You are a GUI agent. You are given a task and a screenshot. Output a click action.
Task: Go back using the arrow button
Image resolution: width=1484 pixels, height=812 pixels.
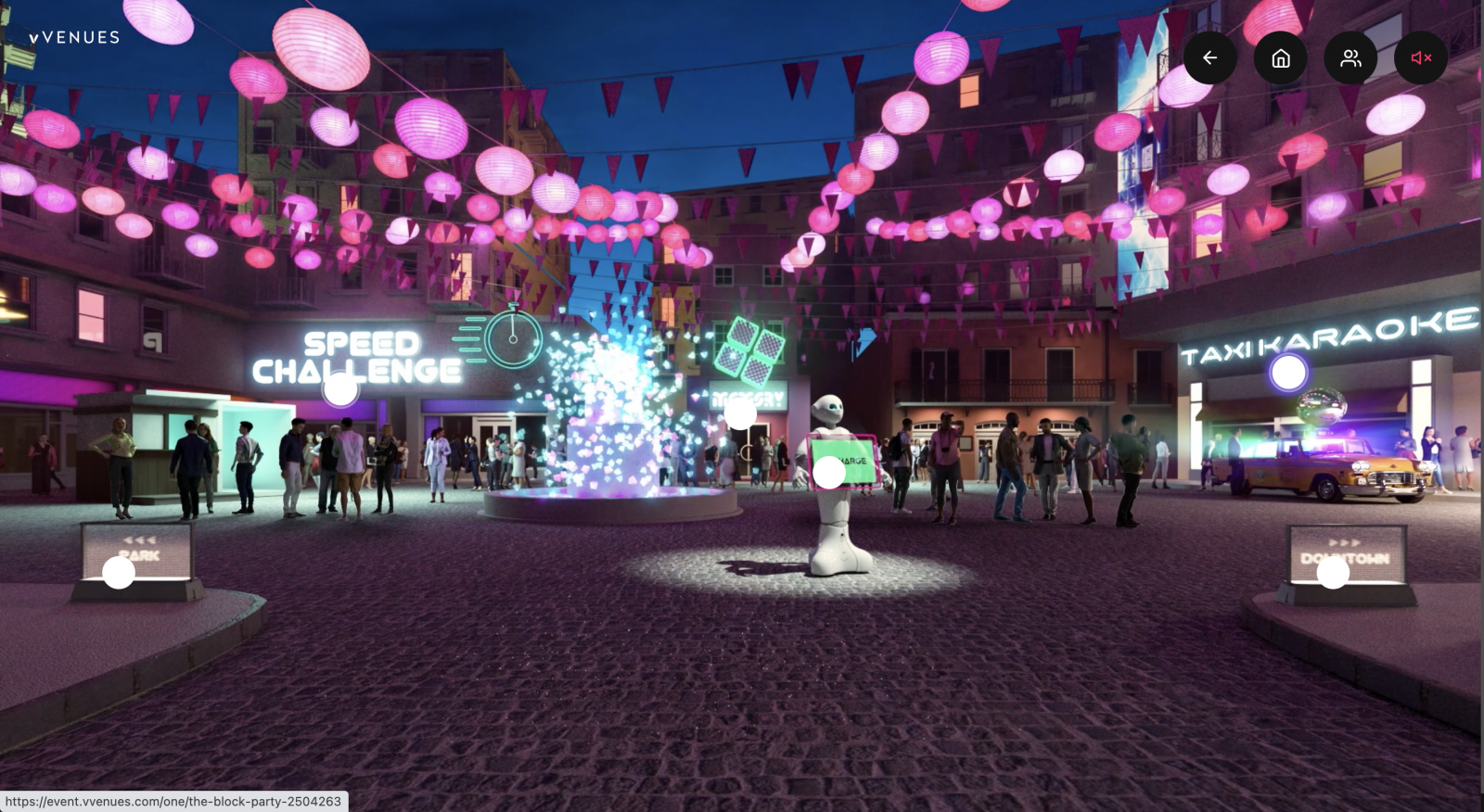[1209, 58]
